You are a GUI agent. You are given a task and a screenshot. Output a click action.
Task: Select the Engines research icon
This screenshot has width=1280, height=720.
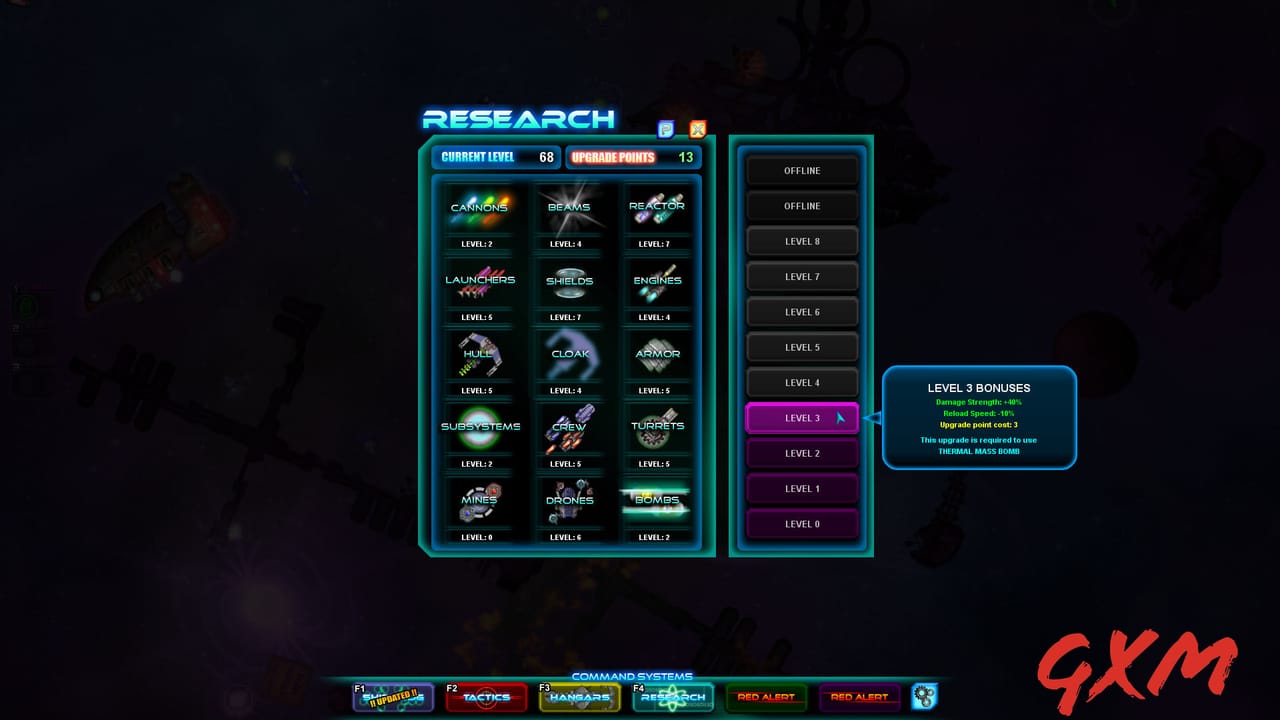click(657, 283)
